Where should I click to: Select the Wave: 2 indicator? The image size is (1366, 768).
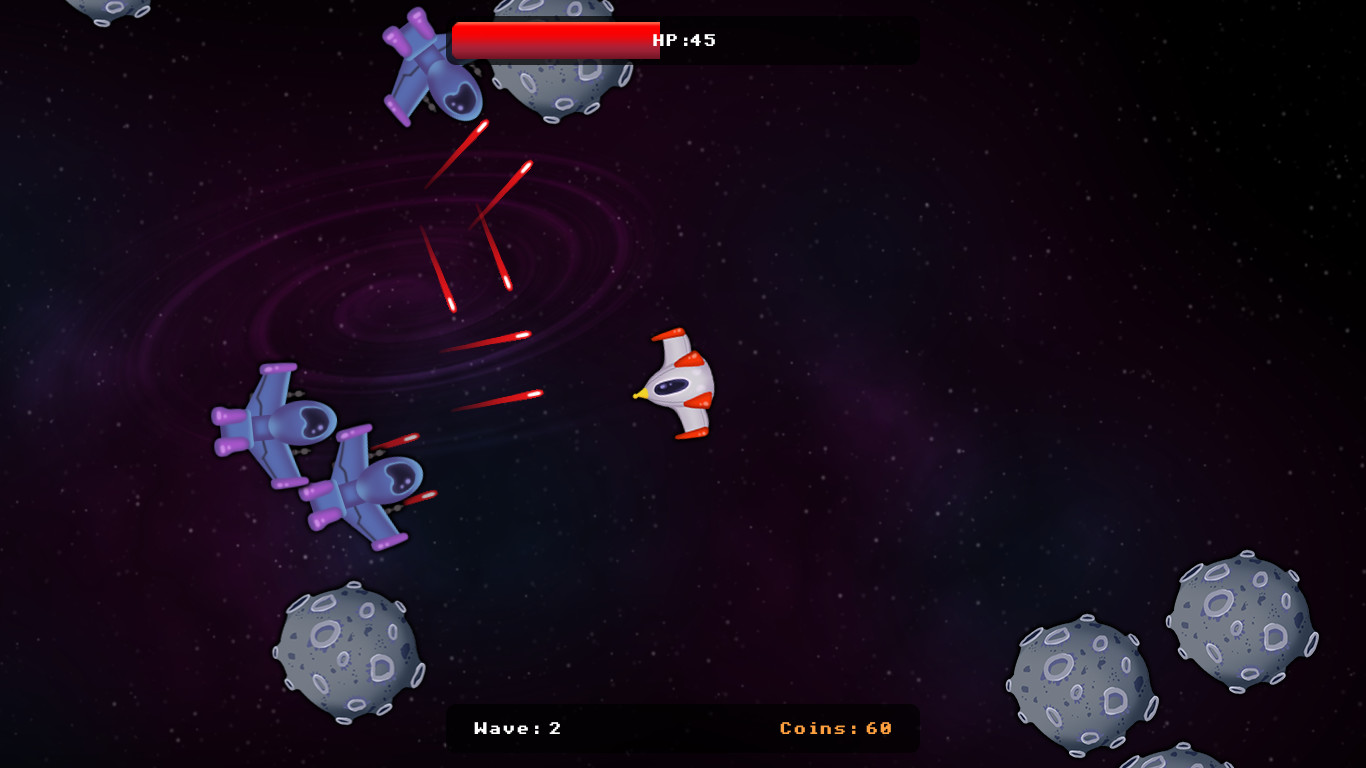(x=518, y=729)
